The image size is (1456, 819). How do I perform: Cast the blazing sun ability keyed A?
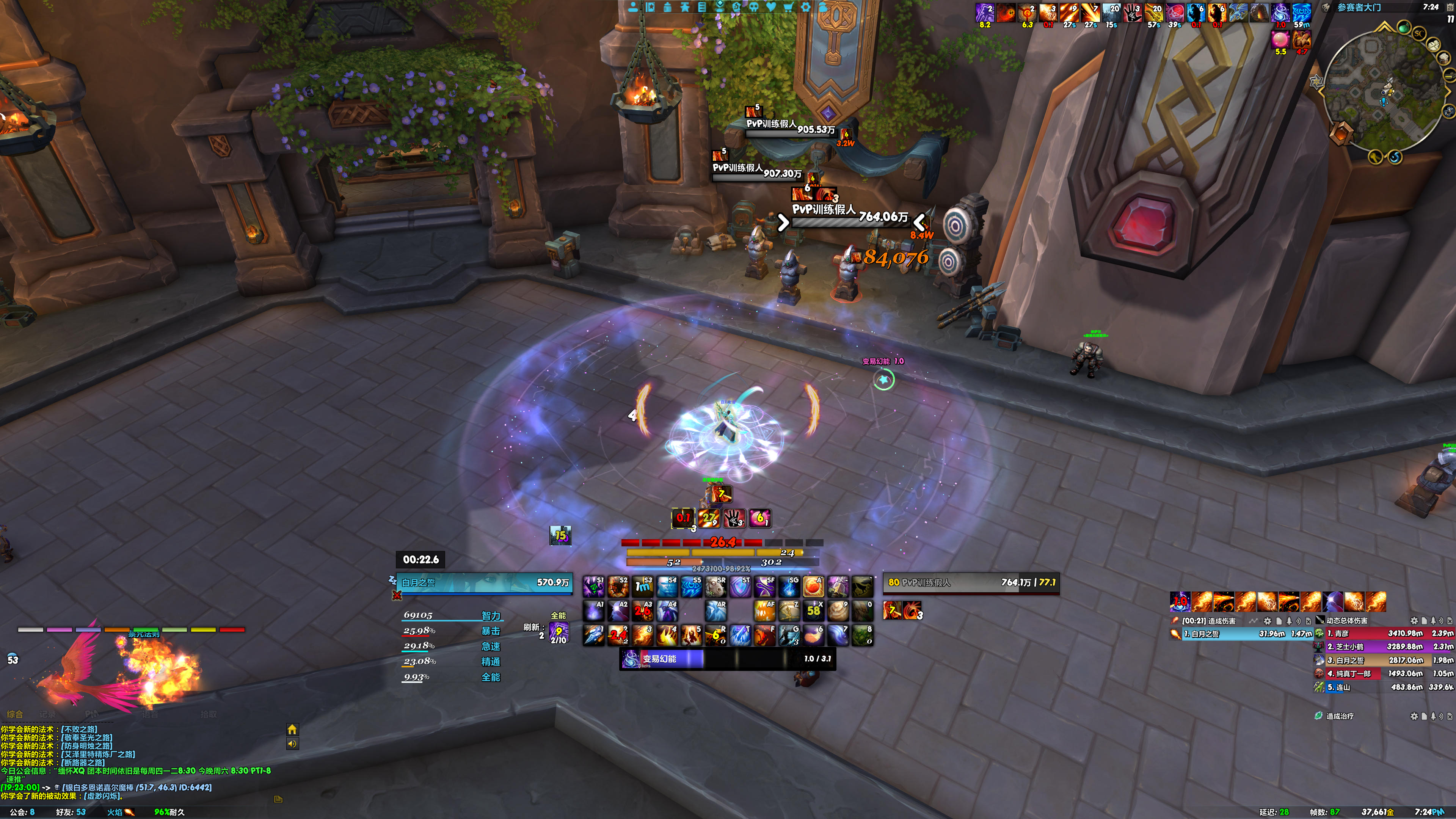point(813,587)
